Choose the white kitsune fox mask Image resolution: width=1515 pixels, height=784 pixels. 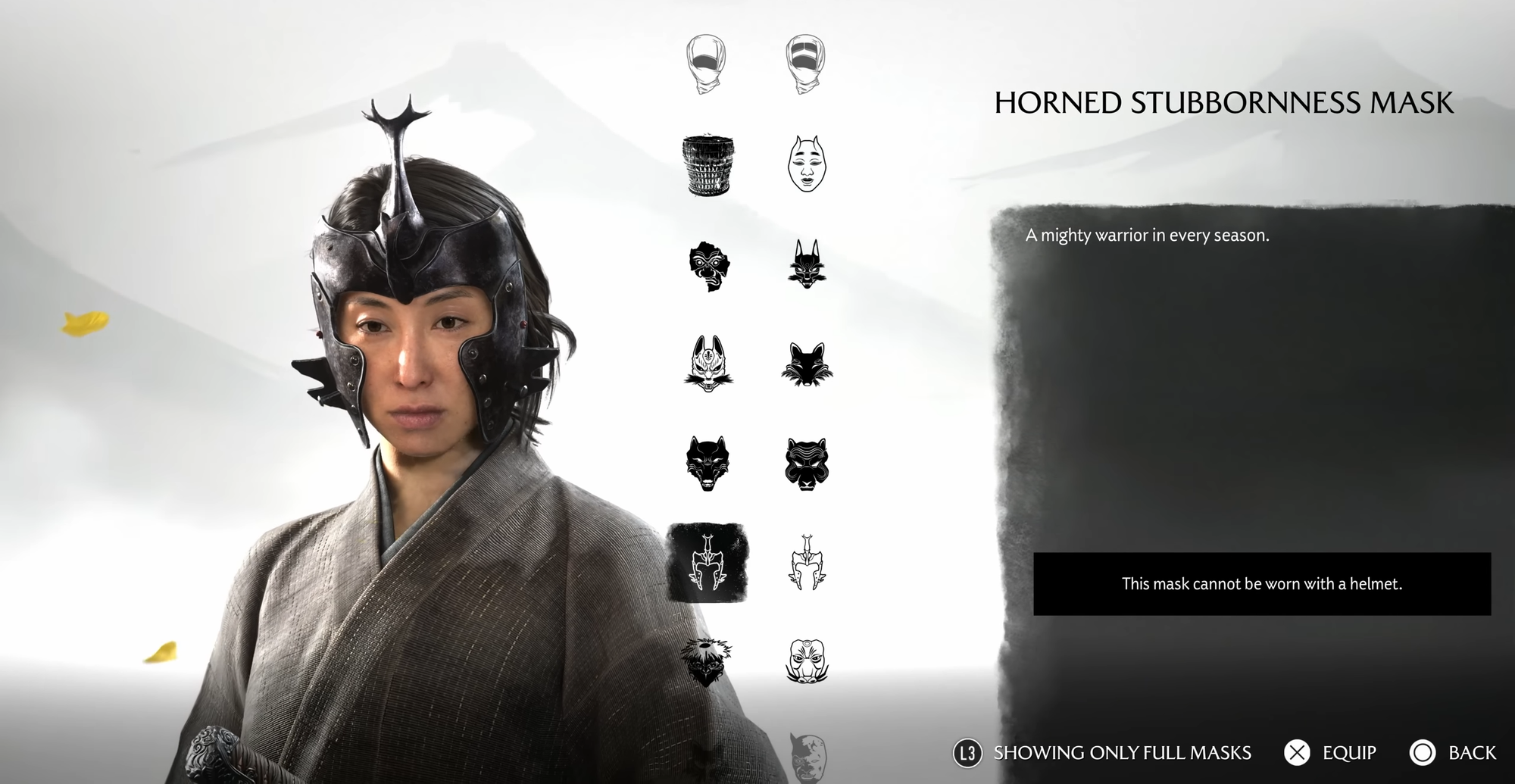(708, 364)
